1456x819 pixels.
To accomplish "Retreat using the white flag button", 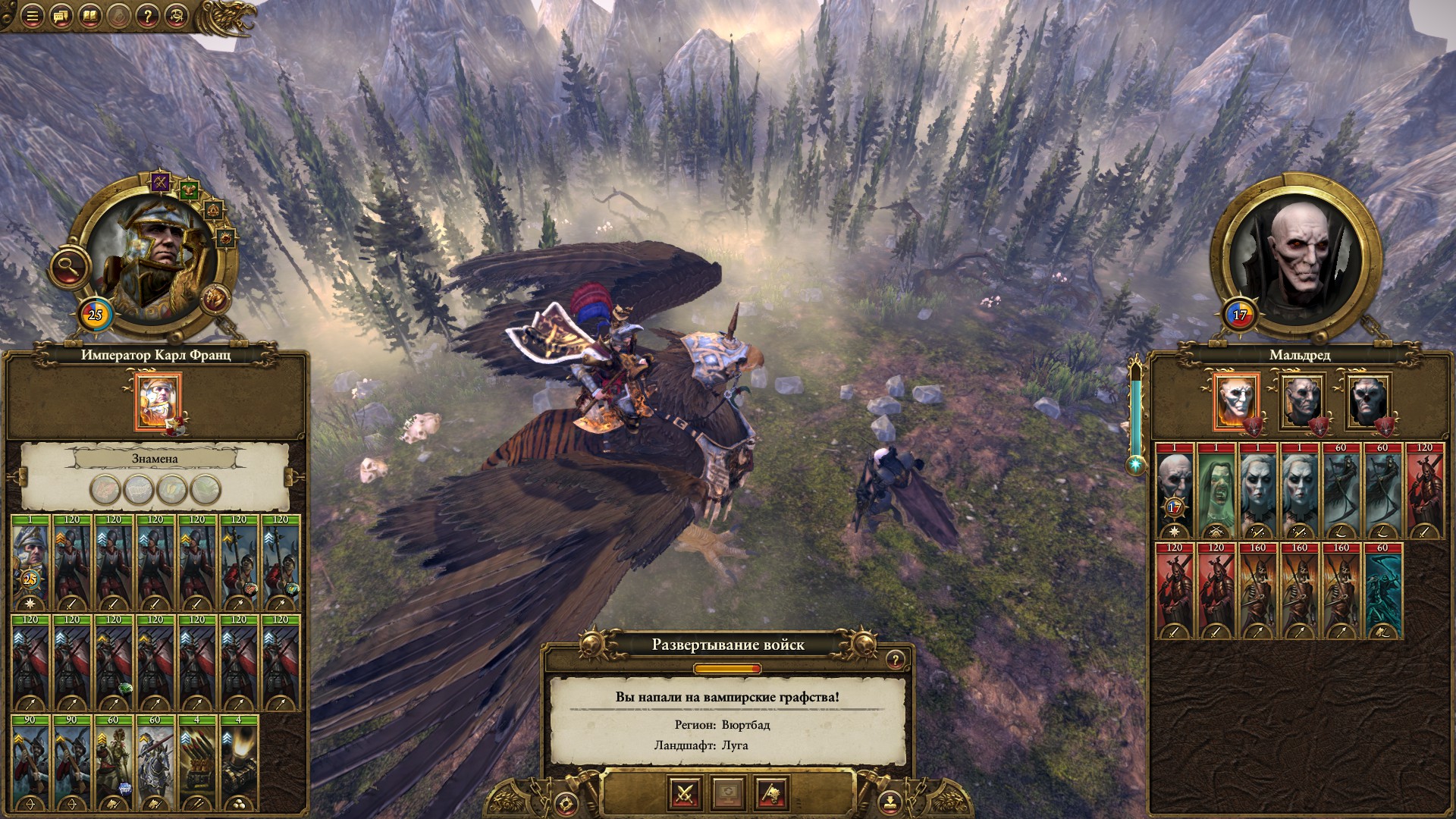I will point(773,793).
